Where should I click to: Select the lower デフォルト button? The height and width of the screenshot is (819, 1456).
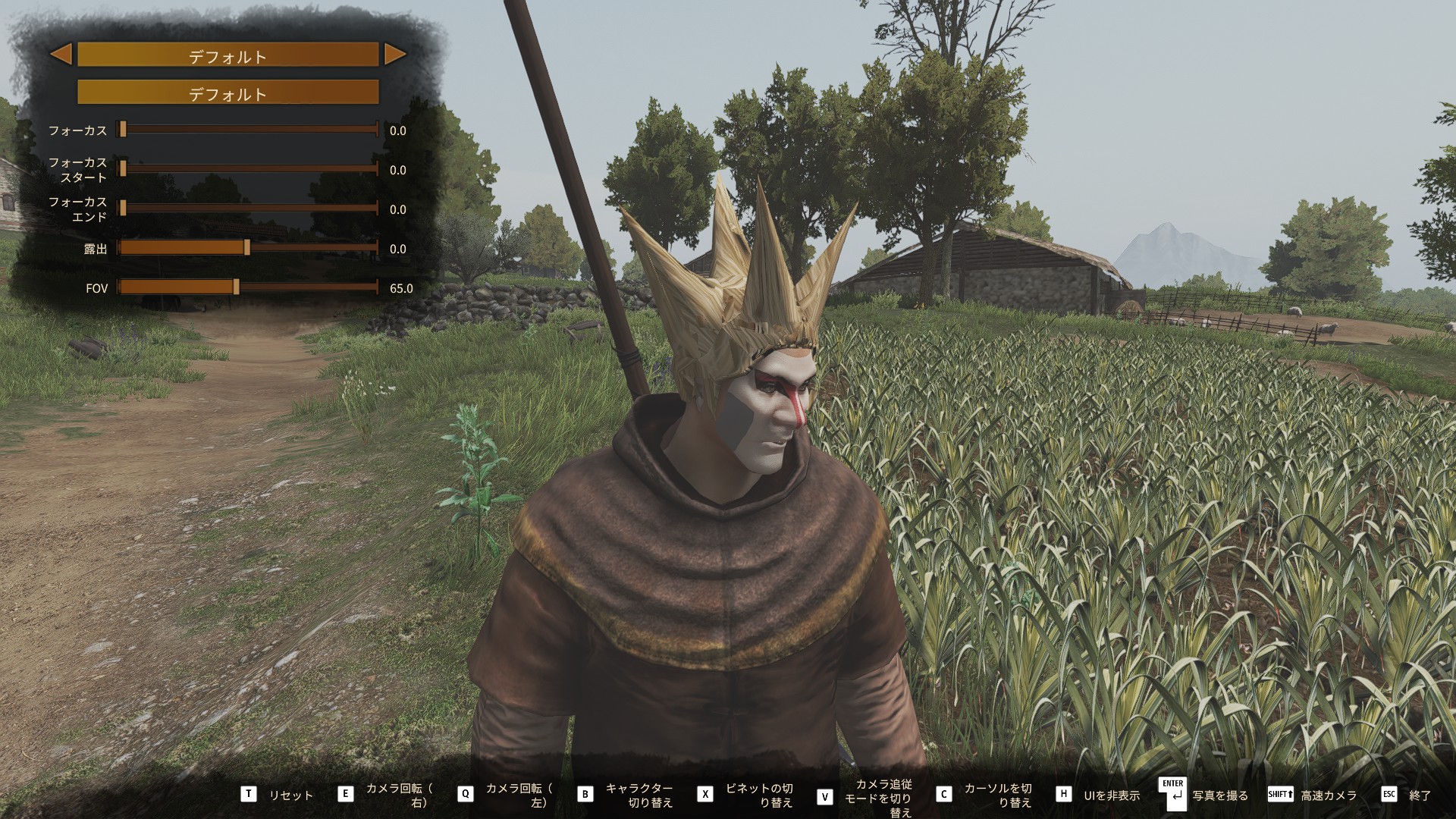227,93
